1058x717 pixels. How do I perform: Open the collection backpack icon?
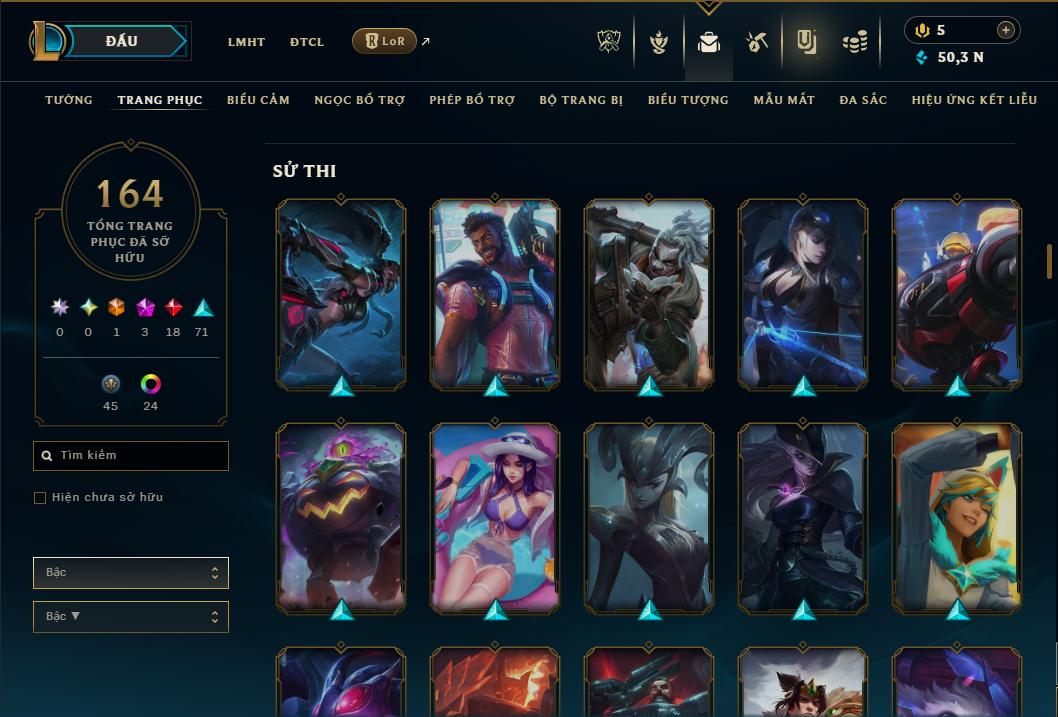tap(709, 42)
